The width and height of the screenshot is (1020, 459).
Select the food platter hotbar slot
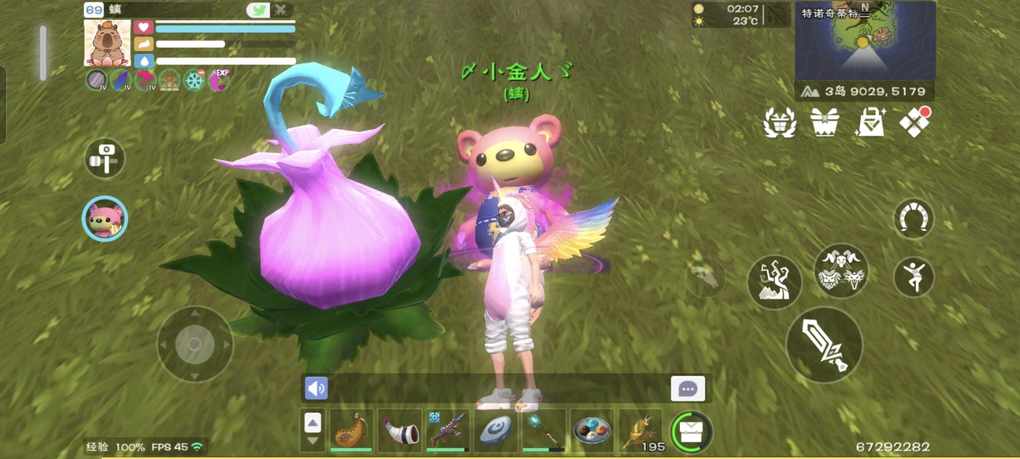(x=592, y=430)
